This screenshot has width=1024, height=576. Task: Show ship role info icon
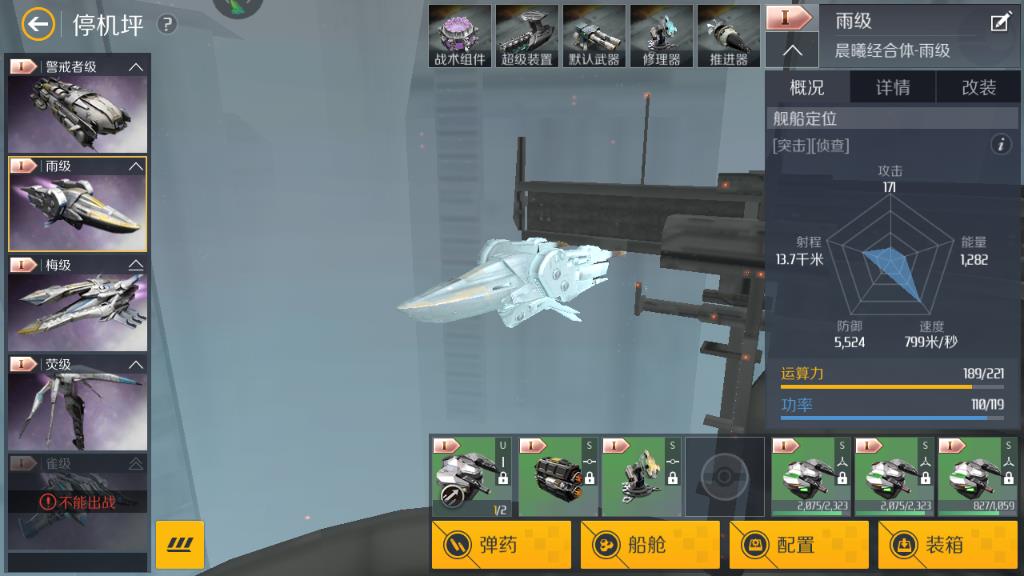point(1001,145)
